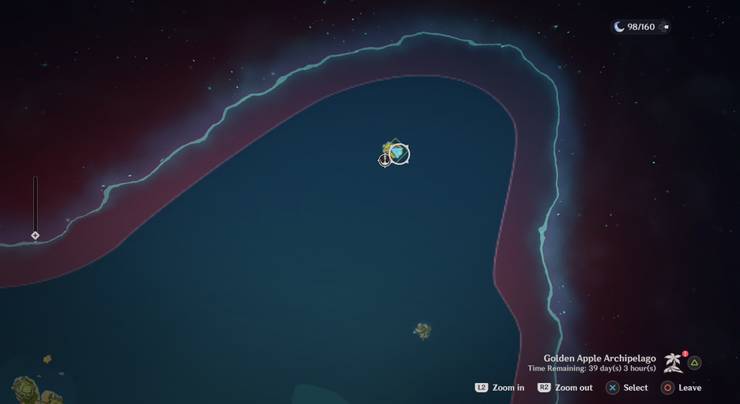This screenshot has width=740, height=404.
Task: Click the Original Resin moon icon
Action: pyautogui.click(x=620, y=27)
